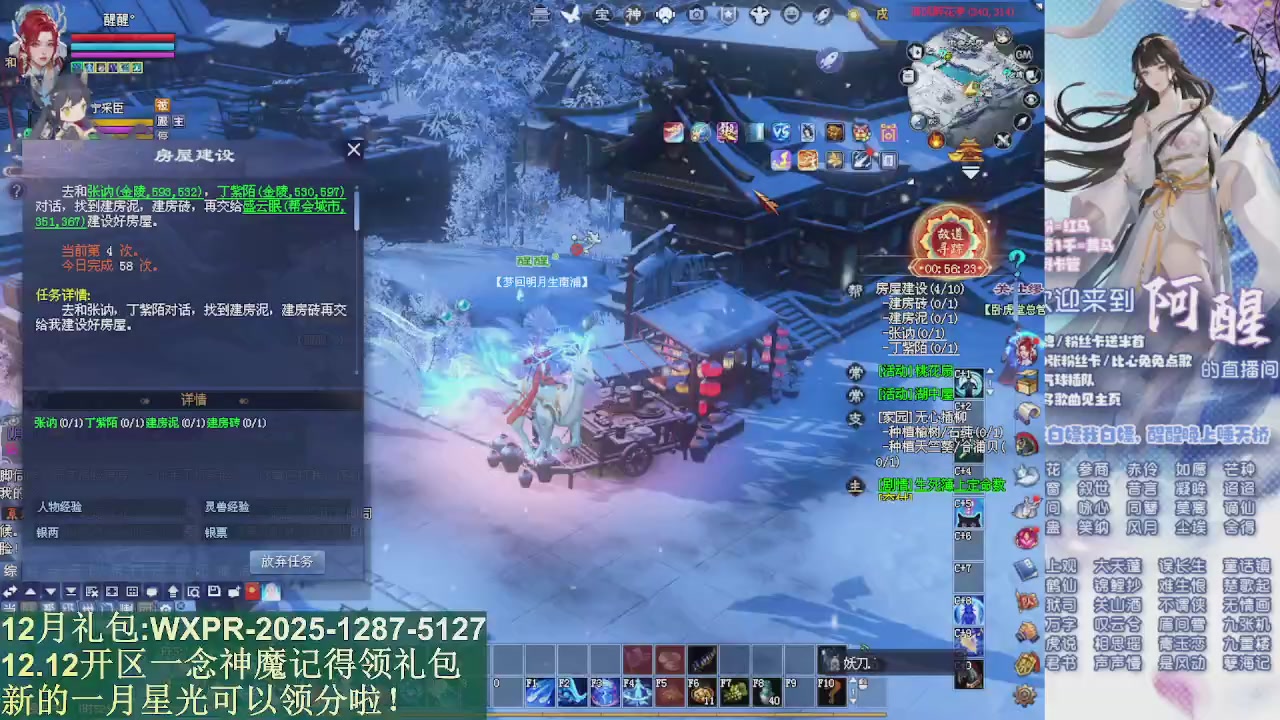
Task: Open the 神 panel from the top bar
Action: pos(635,14)
